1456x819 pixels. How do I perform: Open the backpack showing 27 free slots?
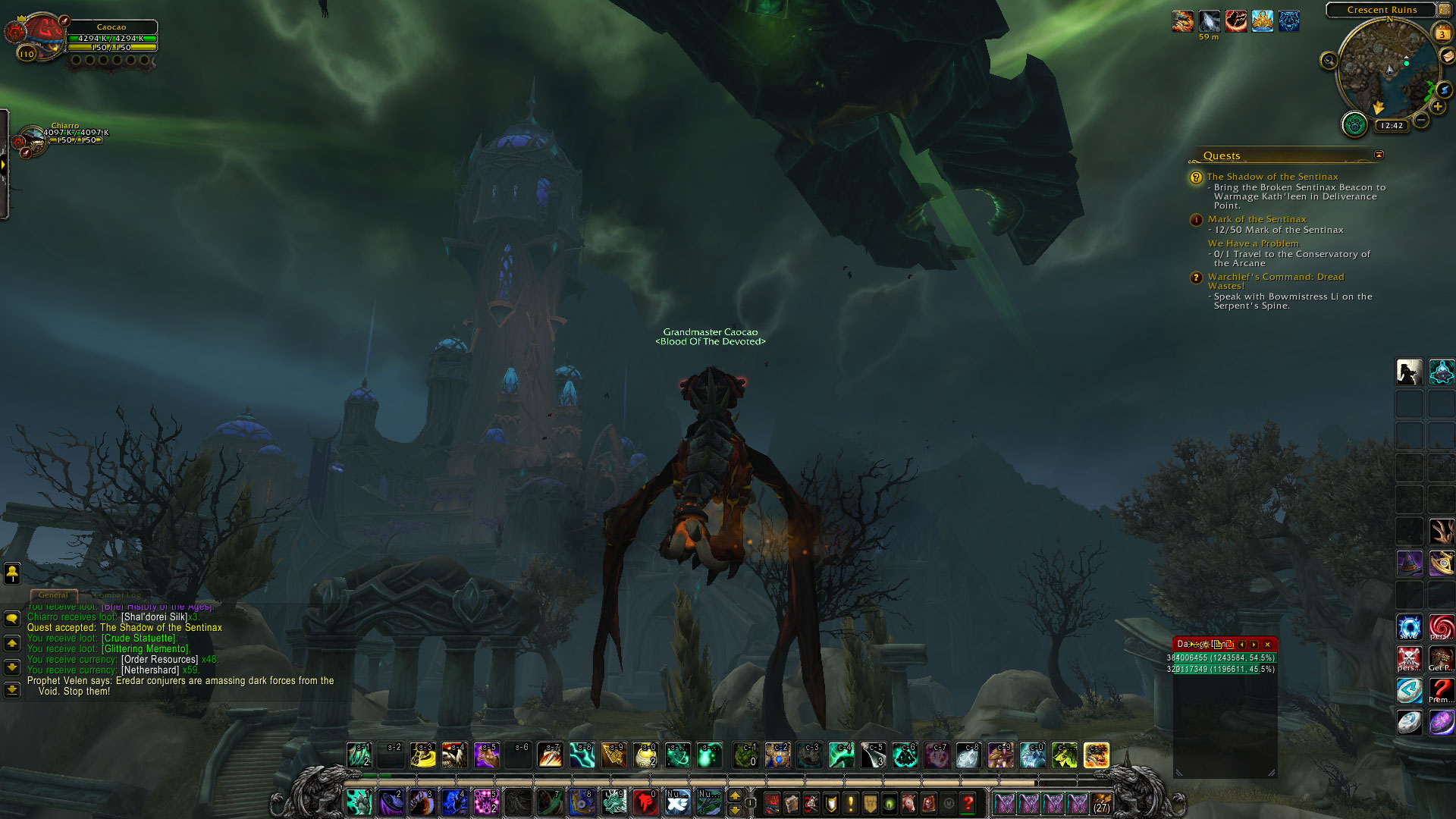pyautogui.click(x=1101, y=803)
